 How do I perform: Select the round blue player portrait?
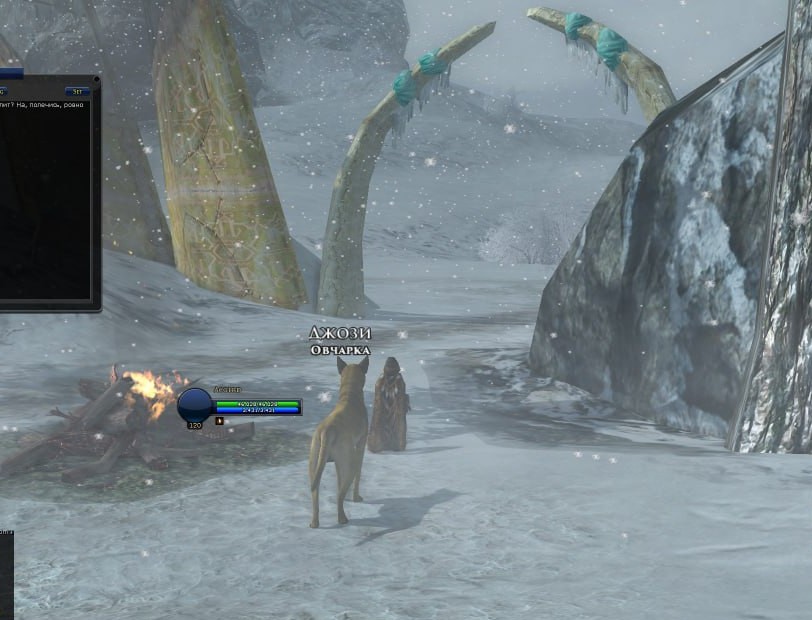tap(195, 405)
